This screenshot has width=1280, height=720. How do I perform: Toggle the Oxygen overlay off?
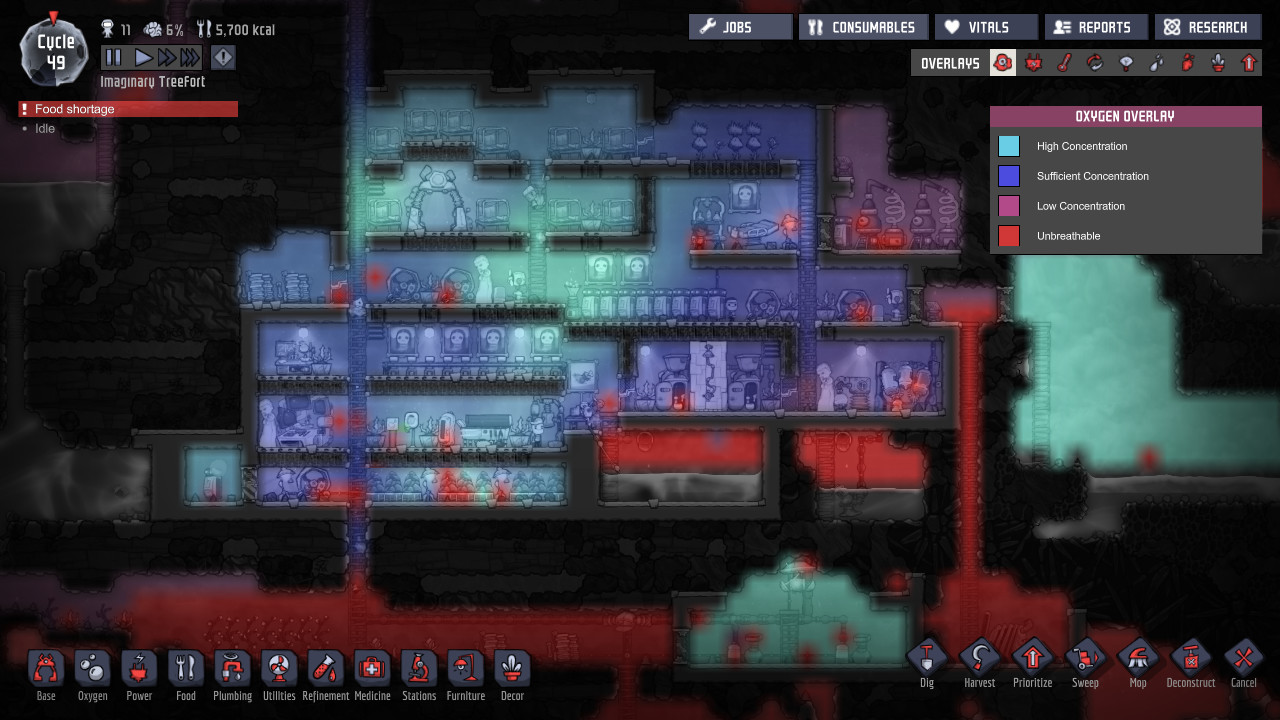tap(1004, 62)
